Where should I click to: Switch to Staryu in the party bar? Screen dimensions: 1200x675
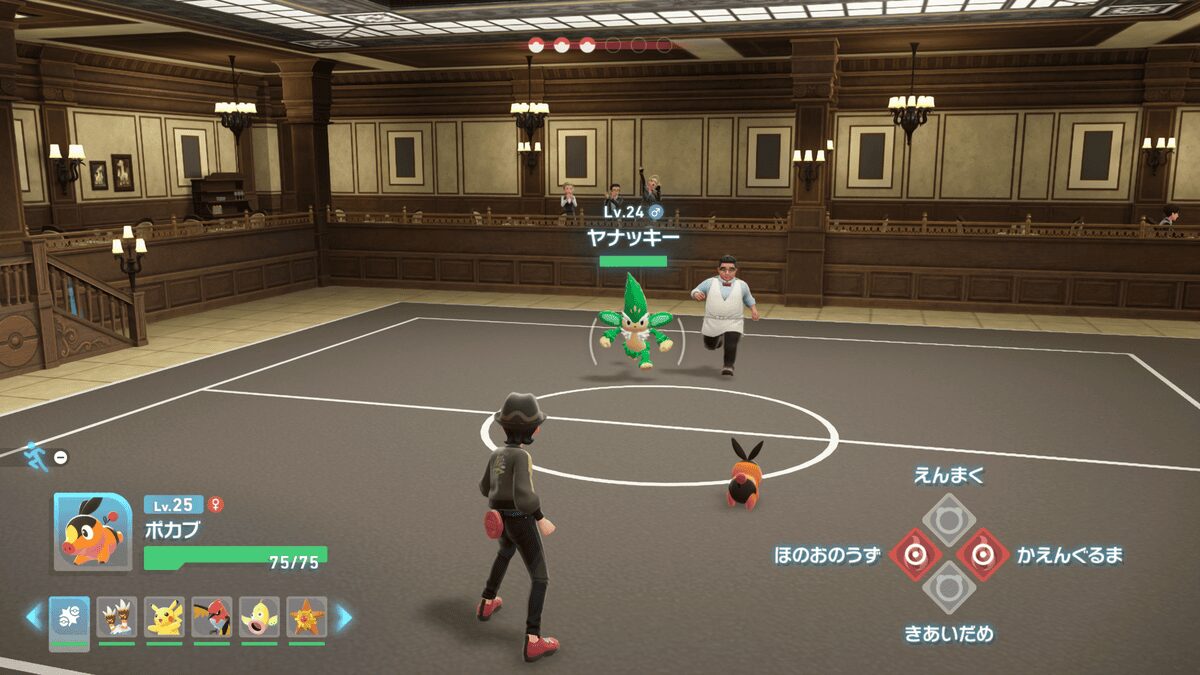[307, 618]
